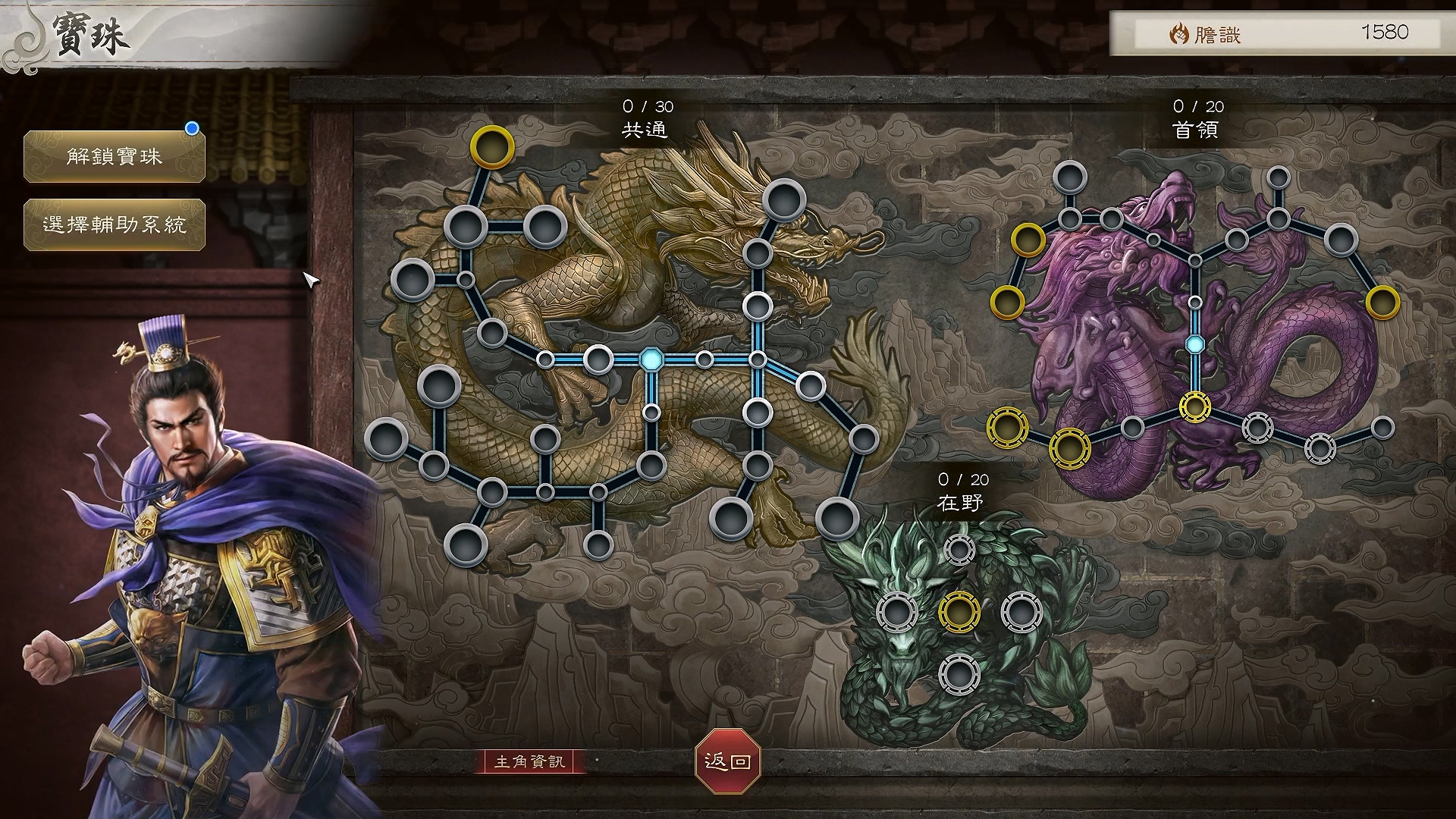Image resolution: width=1456 pixels, height=819 pixels.
Task: Select the left grey orb on green dragon
Action: 897,611
